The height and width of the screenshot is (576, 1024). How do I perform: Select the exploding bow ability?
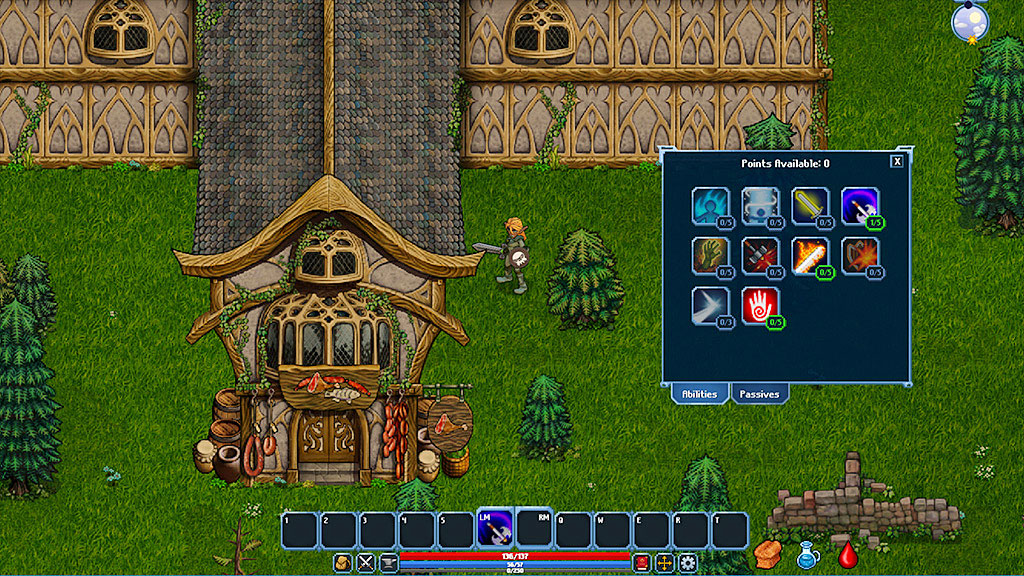[859, 255]
